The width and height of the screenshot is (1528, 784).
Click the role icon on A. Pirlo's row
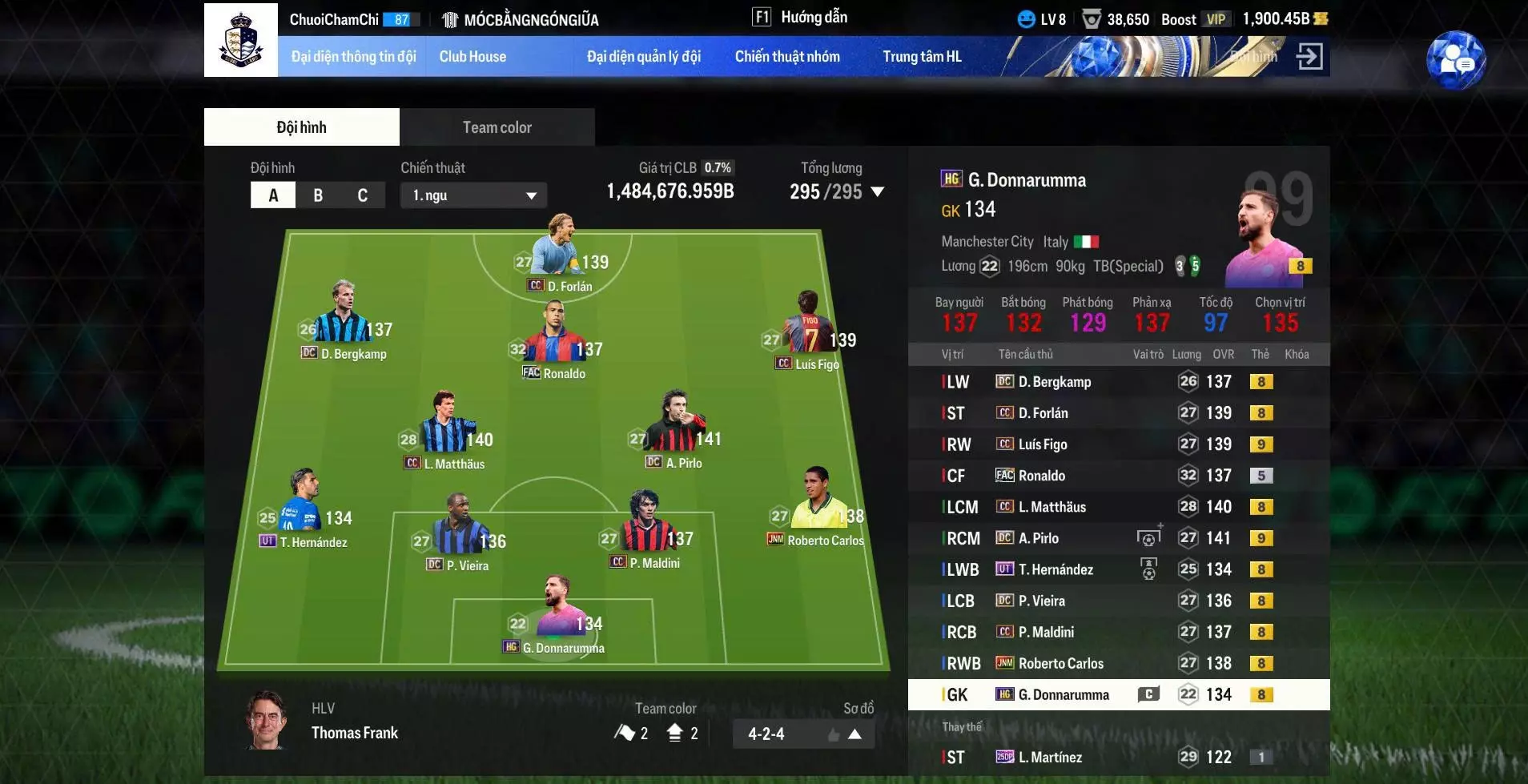pyautogui.click(x=1152, y=537)
